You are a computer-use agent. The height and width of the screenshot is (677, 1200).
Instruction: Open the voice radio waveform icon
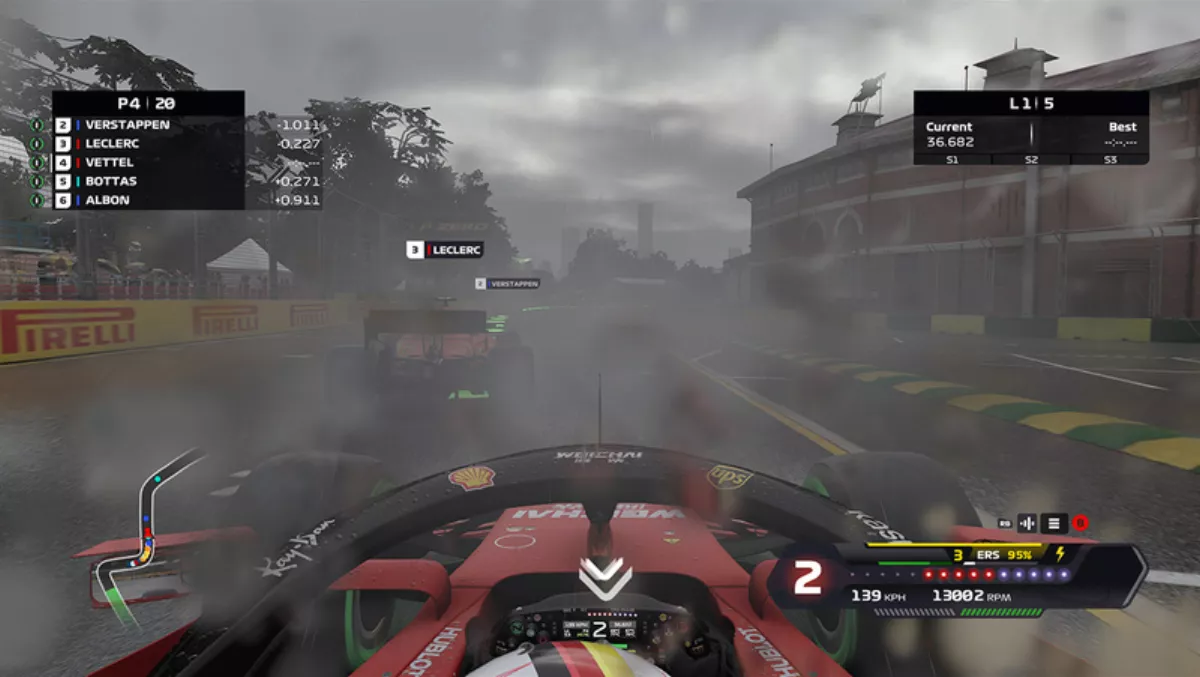[1027, 522]
